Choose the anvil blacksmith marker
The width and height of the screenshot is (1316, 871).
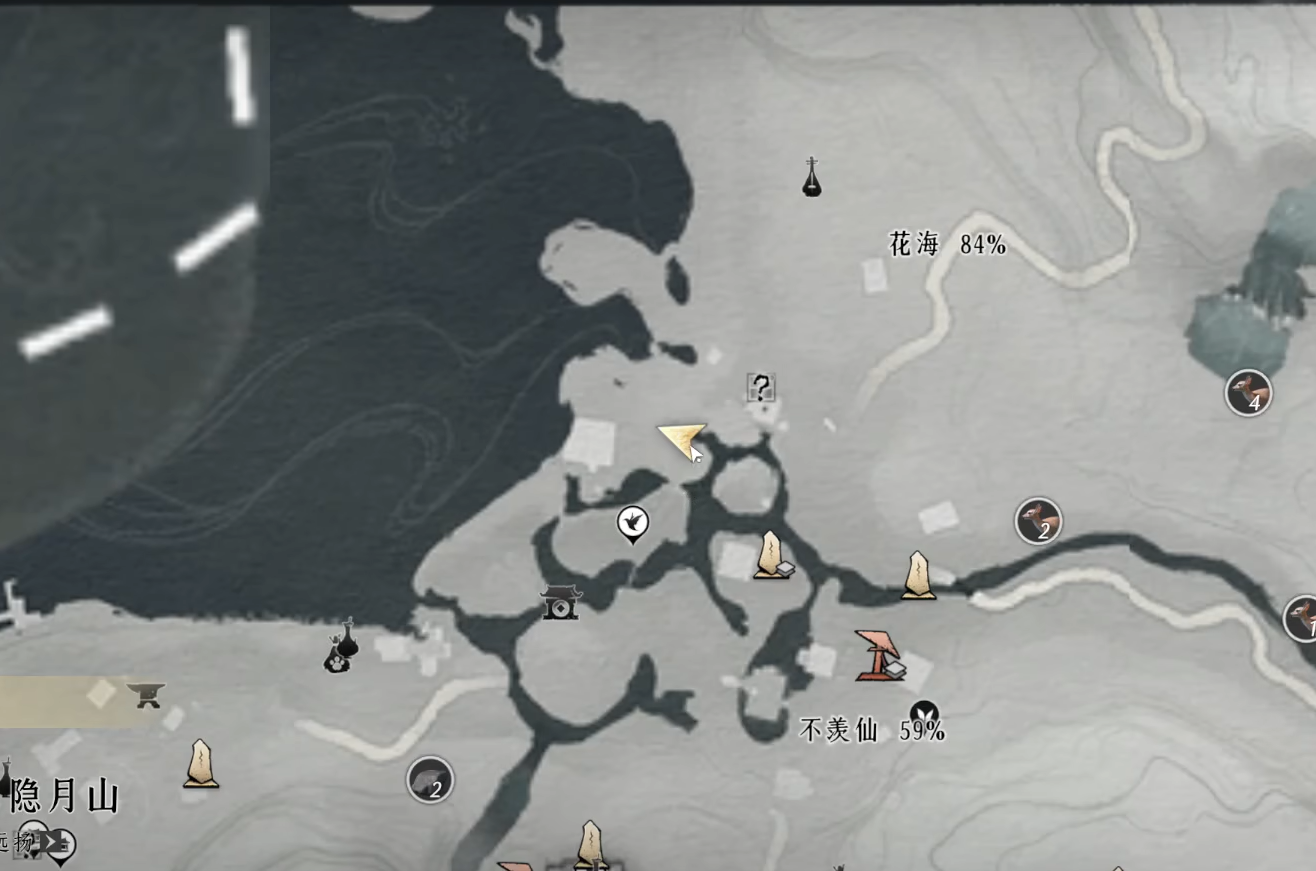click(146, 693)
